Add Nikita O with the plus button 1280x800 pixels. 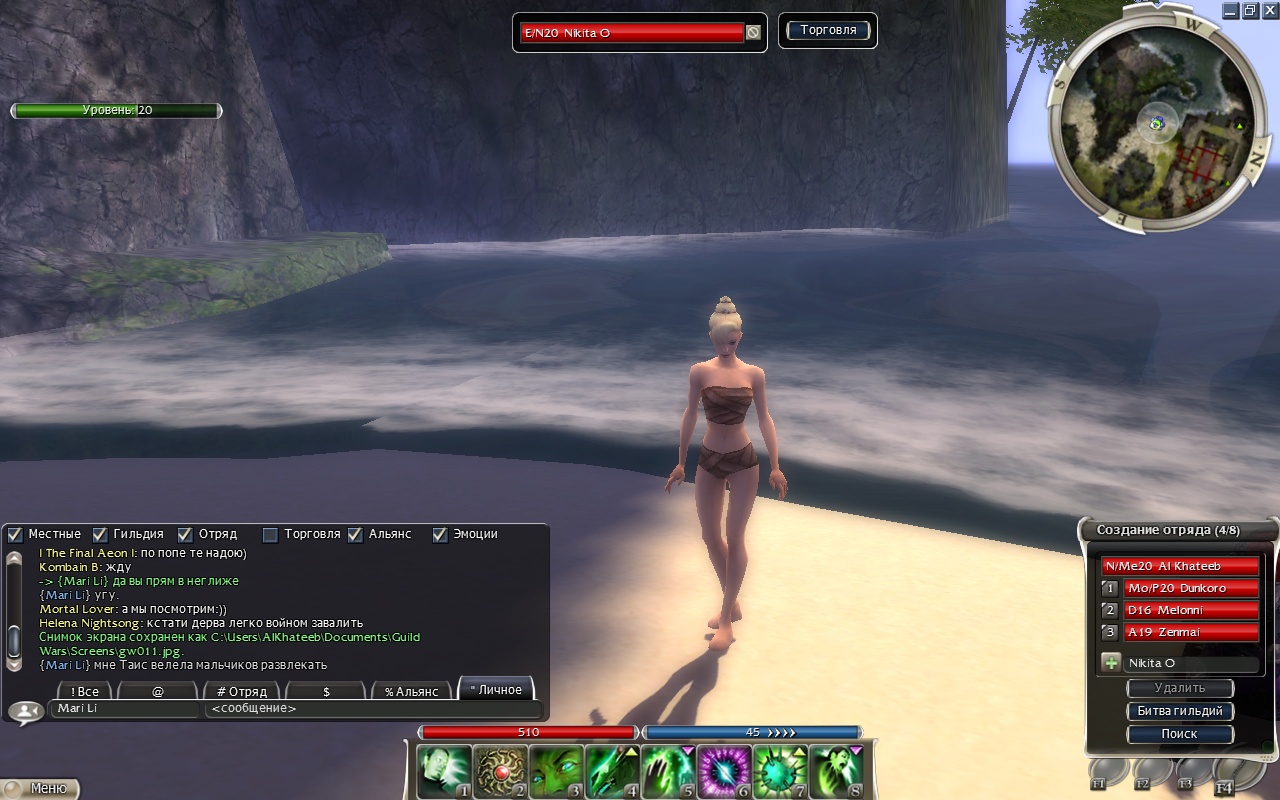(x=1110, y=662)
